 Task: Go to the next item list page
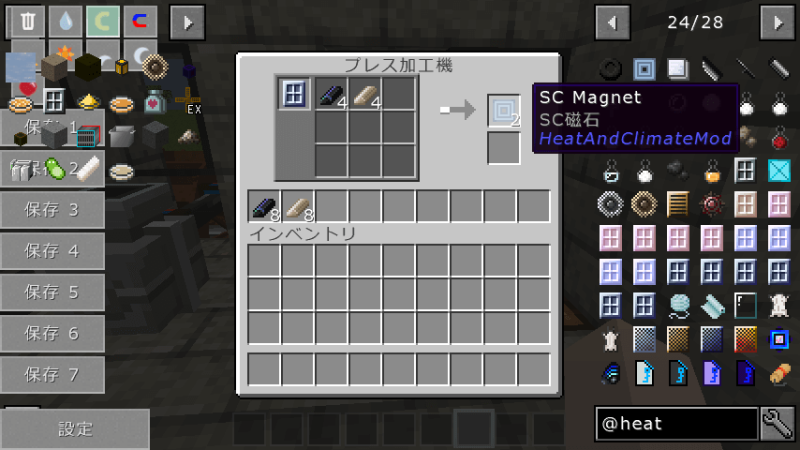[x=775, y=20]
